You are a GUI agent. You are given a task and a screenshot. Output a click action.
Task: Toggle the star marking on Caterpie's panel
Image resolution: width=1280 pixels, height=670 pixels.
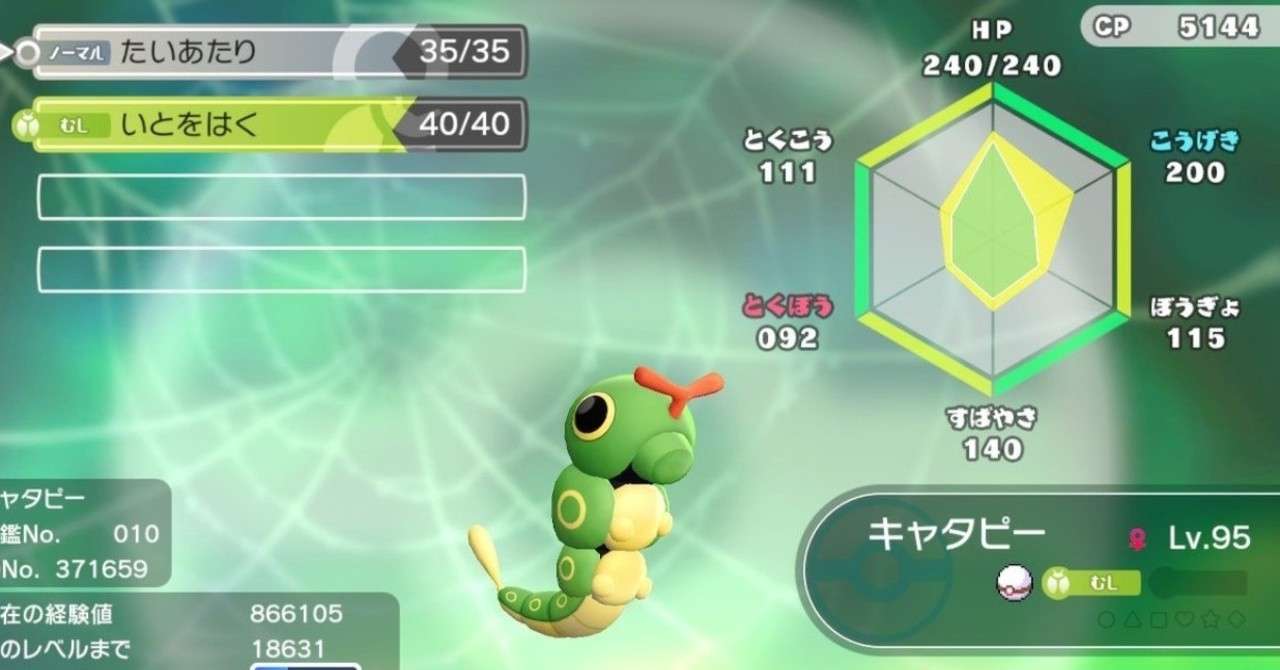pyautogui.click(x=1208, y=620)
